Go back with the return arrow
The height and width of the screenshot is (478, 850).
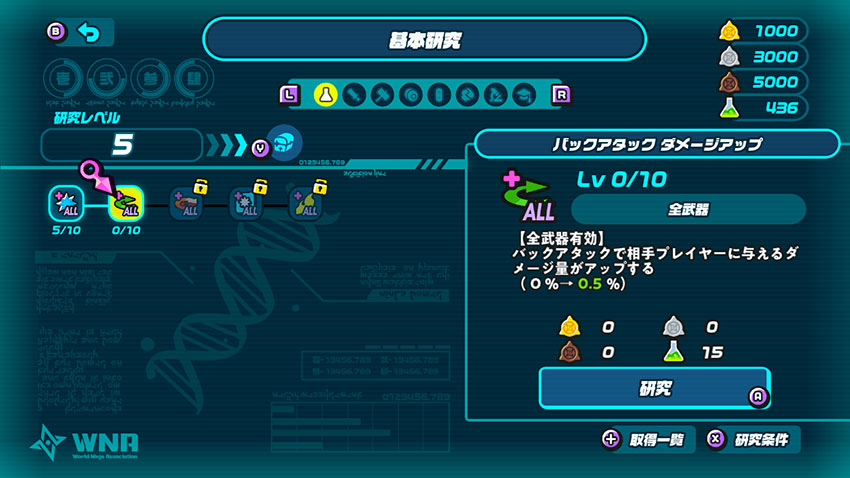coord(88,33)
